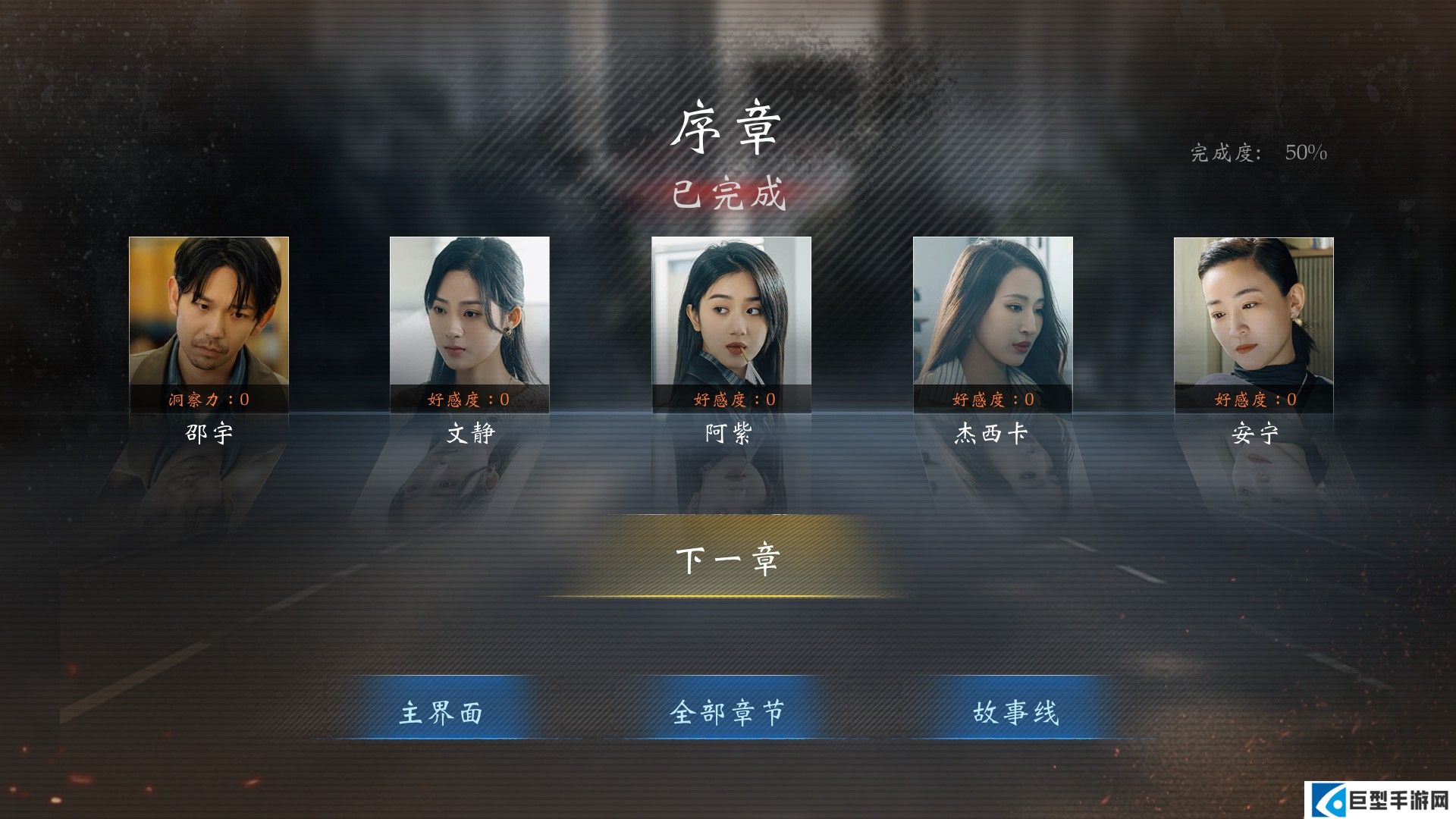Click 安宁's 好感度 affection stat bar
This screenshot has width=1456, height=819.
click(x=1253, y=400)
